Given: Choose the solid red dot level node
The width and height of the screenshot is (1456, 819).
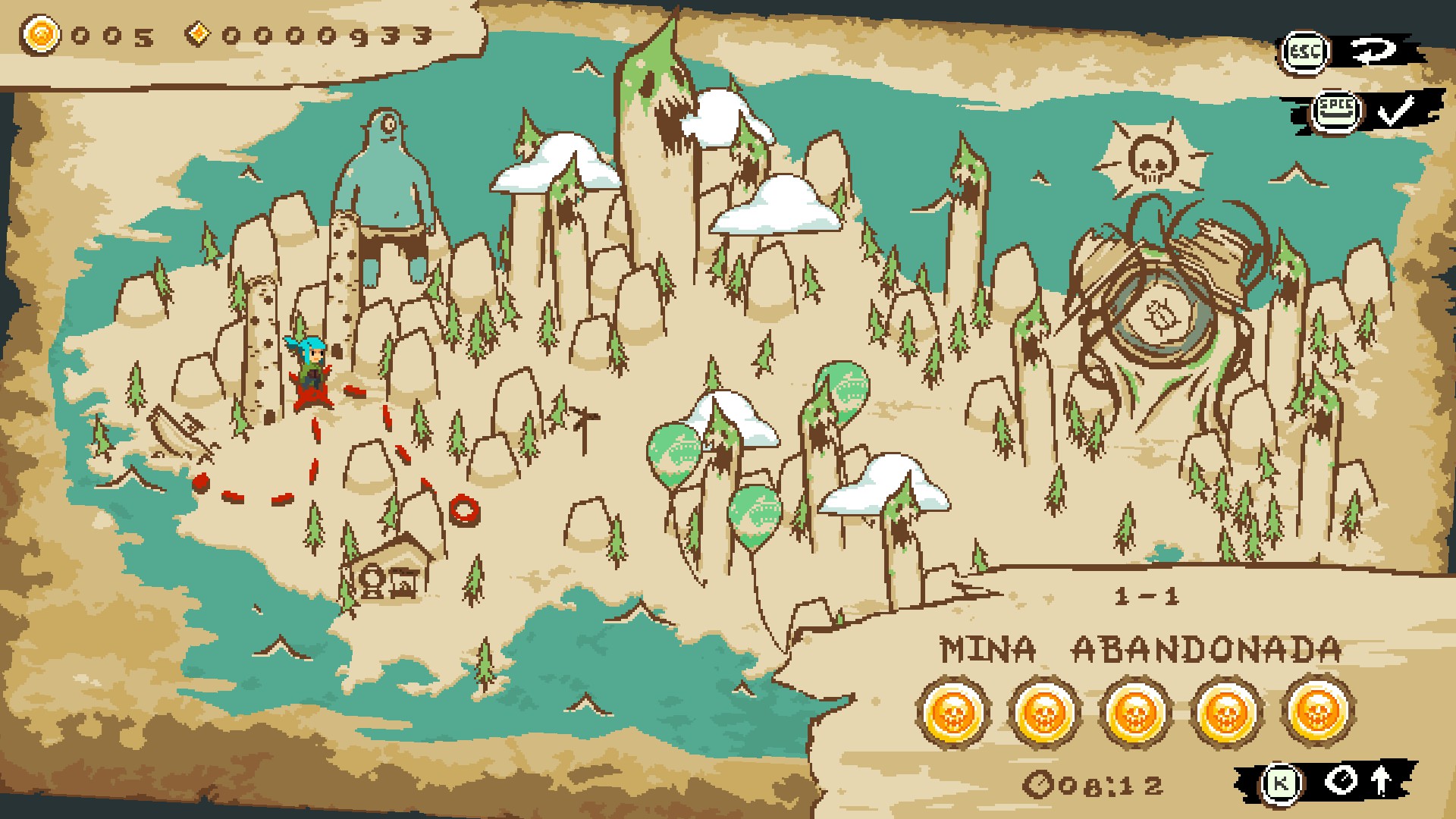Looking at the screenshot, I should [200, 482].
